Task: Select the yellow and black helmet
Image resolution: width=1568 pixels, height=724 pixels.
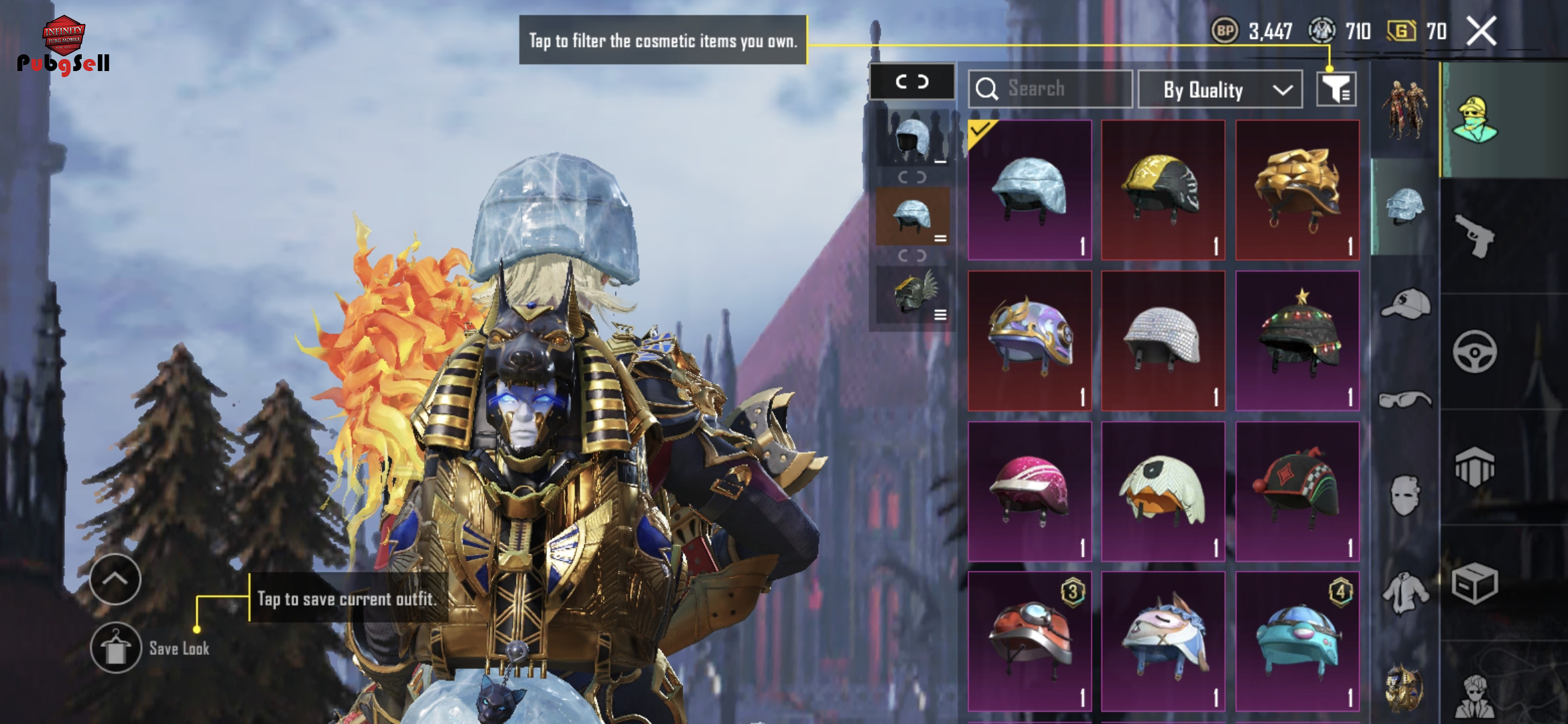Action: 1163,190
